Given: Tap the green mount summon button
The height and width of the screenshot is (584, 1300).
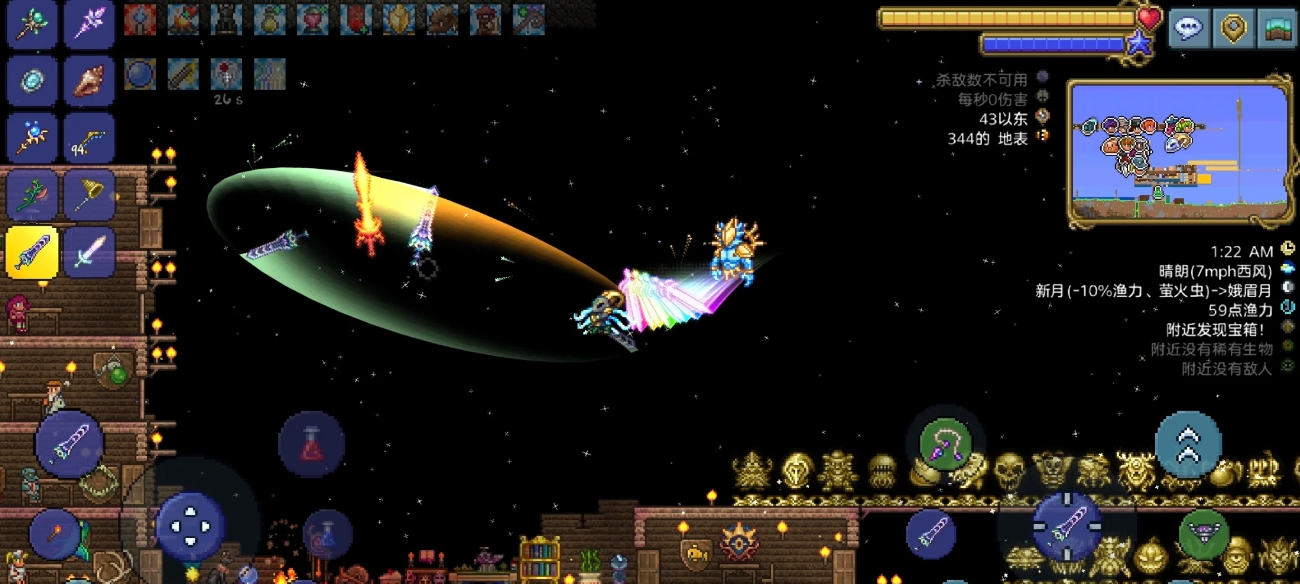Looking at the screenshot, I should pyautogui.click(x=1204, y=535).
